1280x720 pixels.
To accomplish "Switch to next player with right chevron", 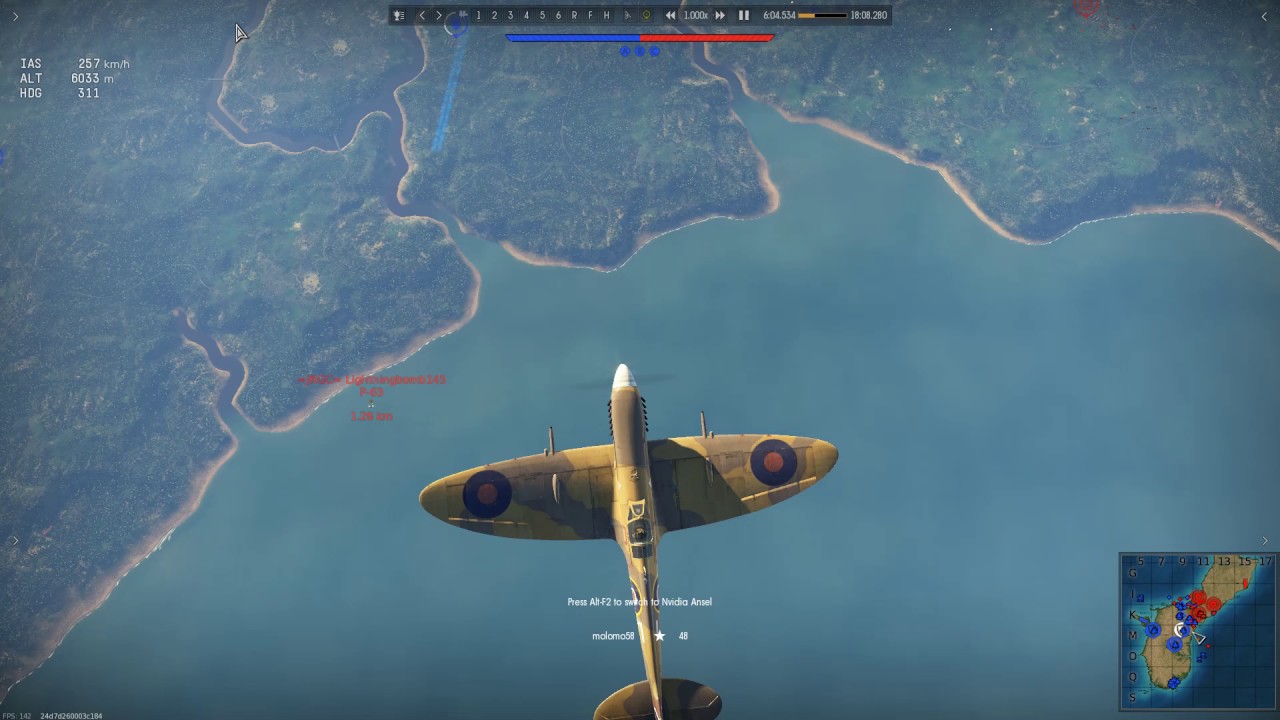I will pos(439,15).
